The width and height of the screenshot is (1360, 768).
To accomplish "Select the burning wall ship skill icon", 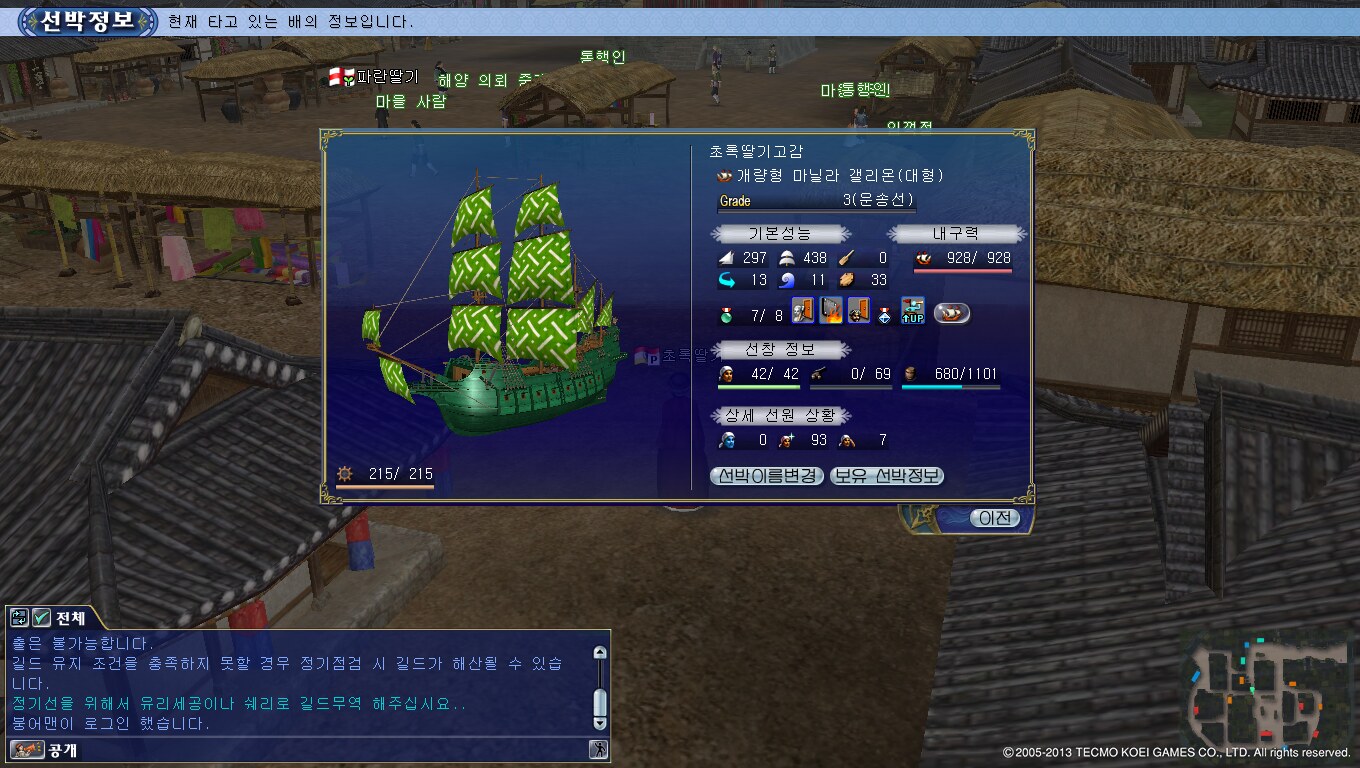I will (831, 312).
